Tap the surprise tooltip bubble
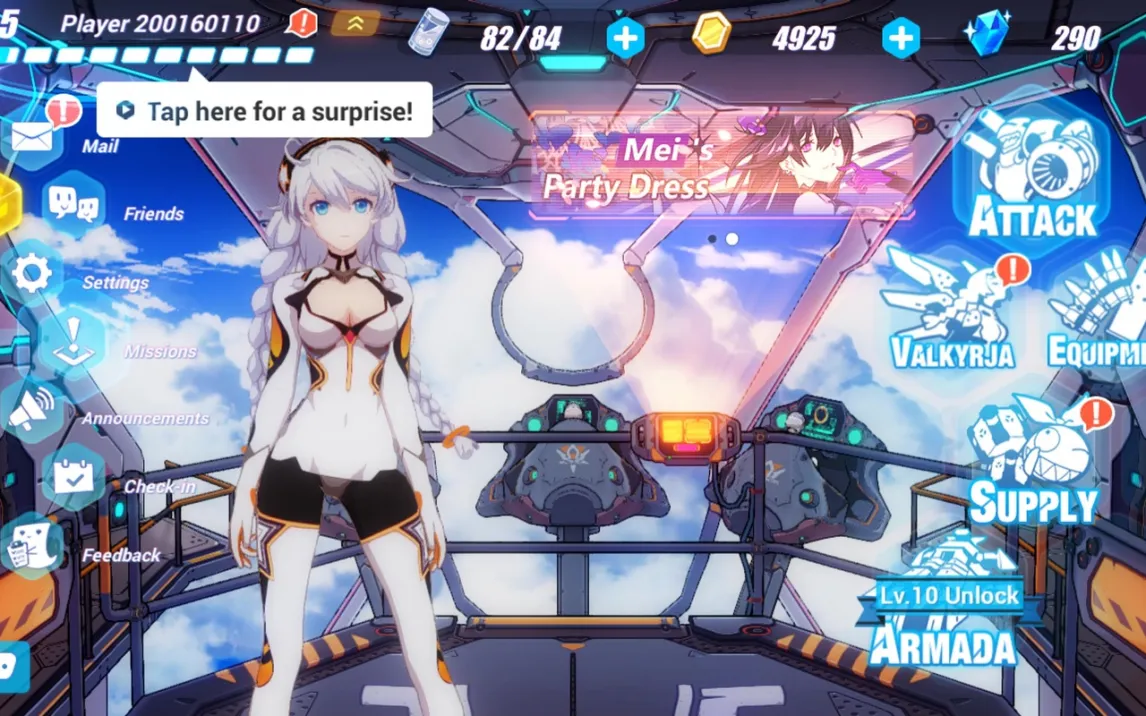 click(265, 111)
